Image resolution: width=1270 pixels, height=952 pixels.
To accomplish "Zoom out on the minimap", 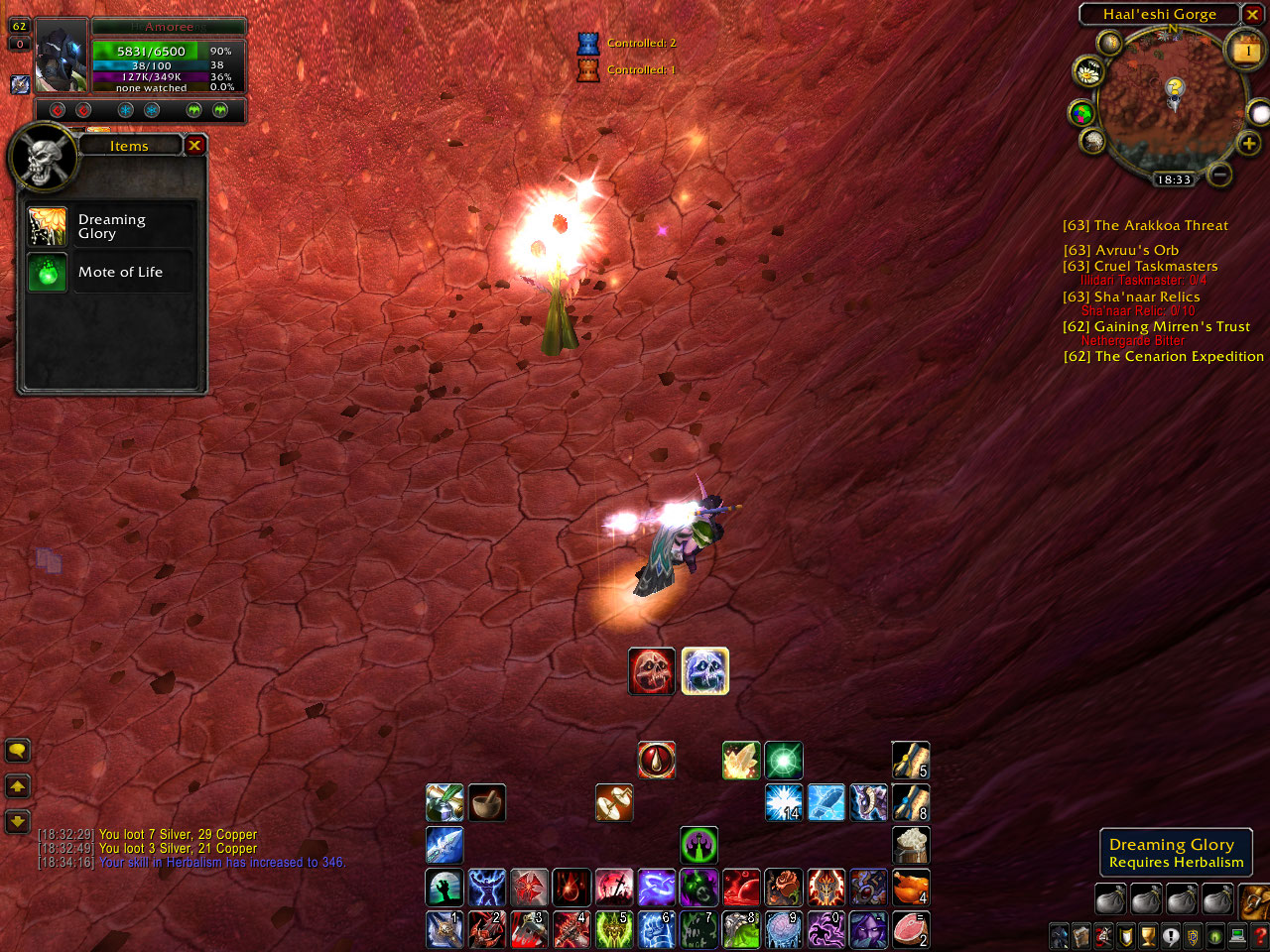I will pos(1220,175).
